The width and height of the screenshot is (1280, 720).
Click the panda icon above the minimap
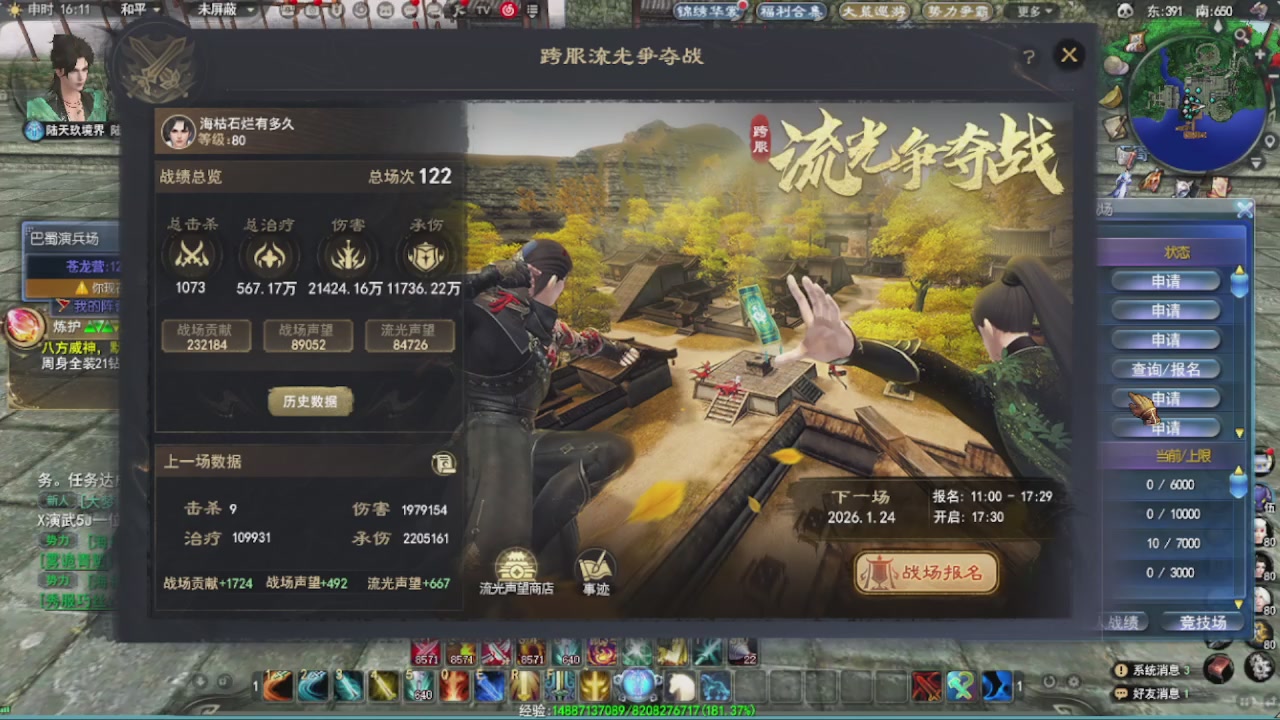1124,11
